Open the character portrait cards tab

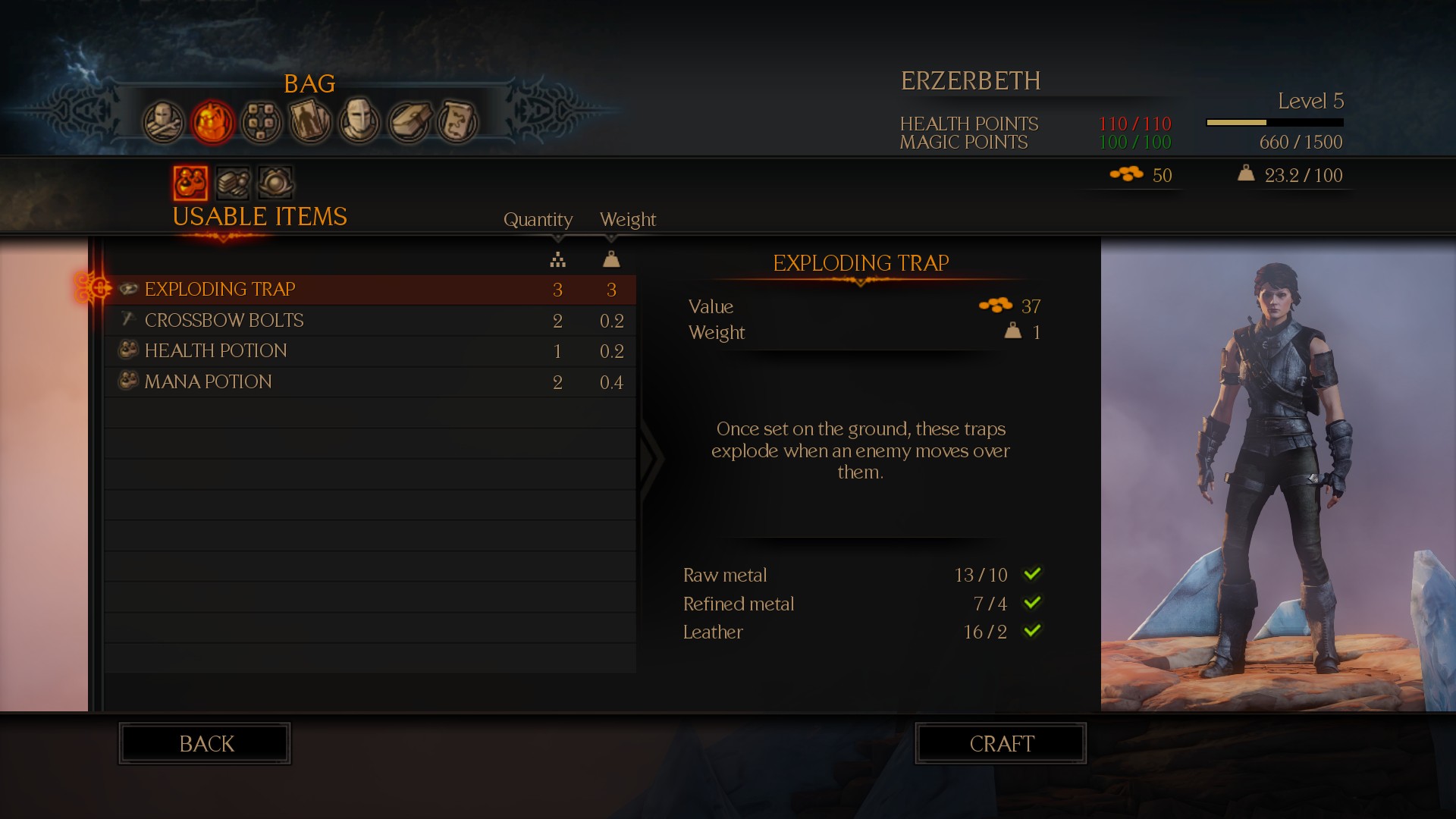tap(310, 121)
